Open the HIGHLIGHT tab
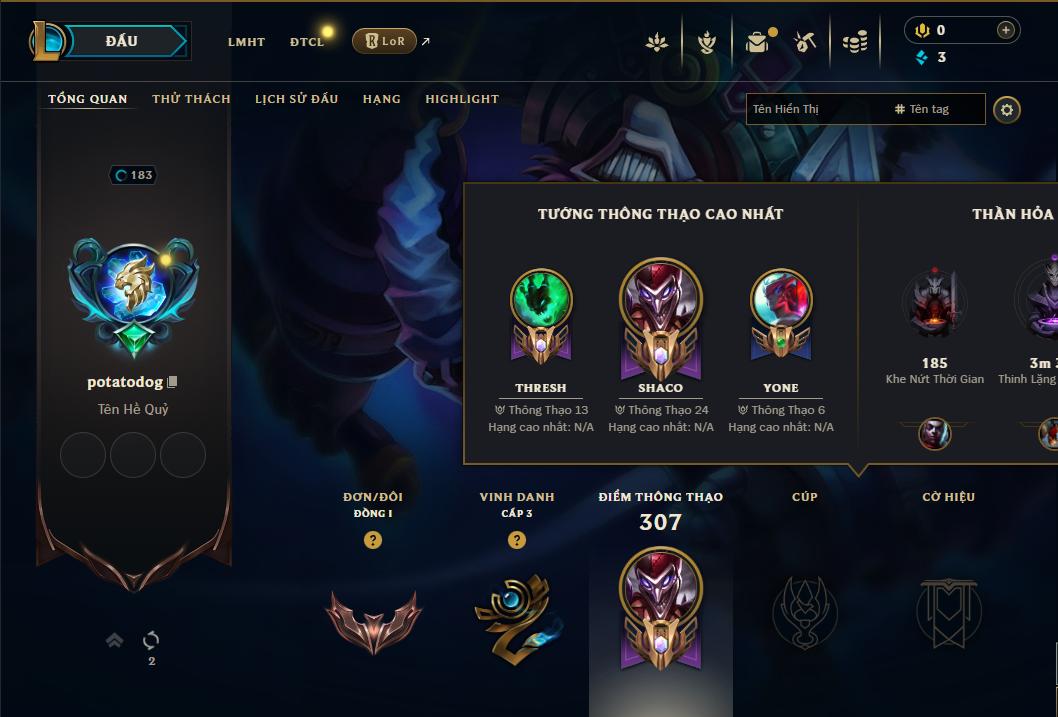Screen dimensions: 1058x717 point(461,99)
